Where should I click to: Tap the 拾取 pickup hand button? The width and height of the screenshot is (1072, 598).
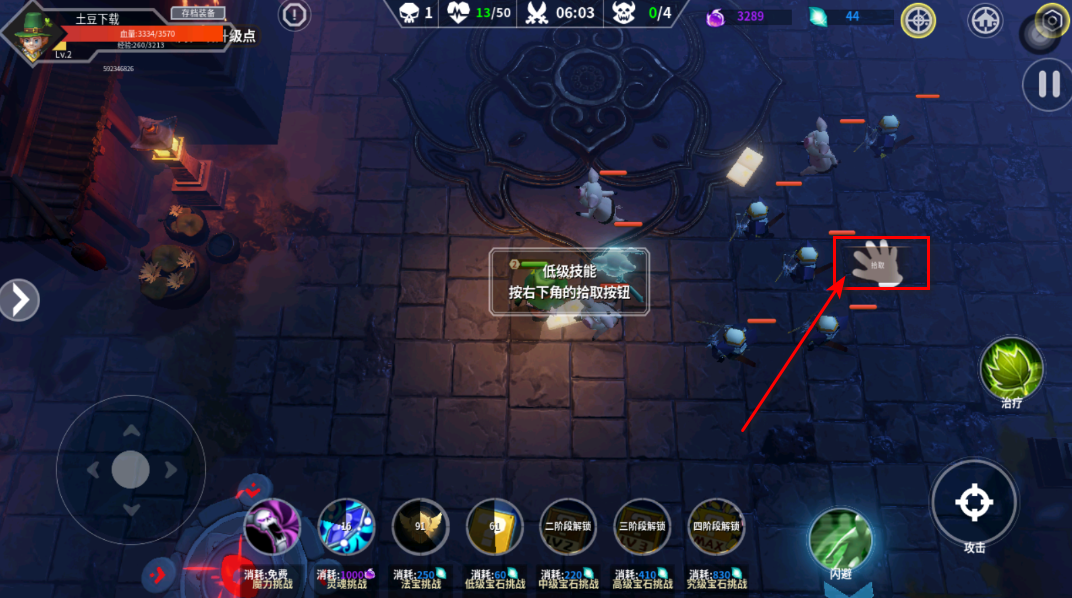pos(879,262)
